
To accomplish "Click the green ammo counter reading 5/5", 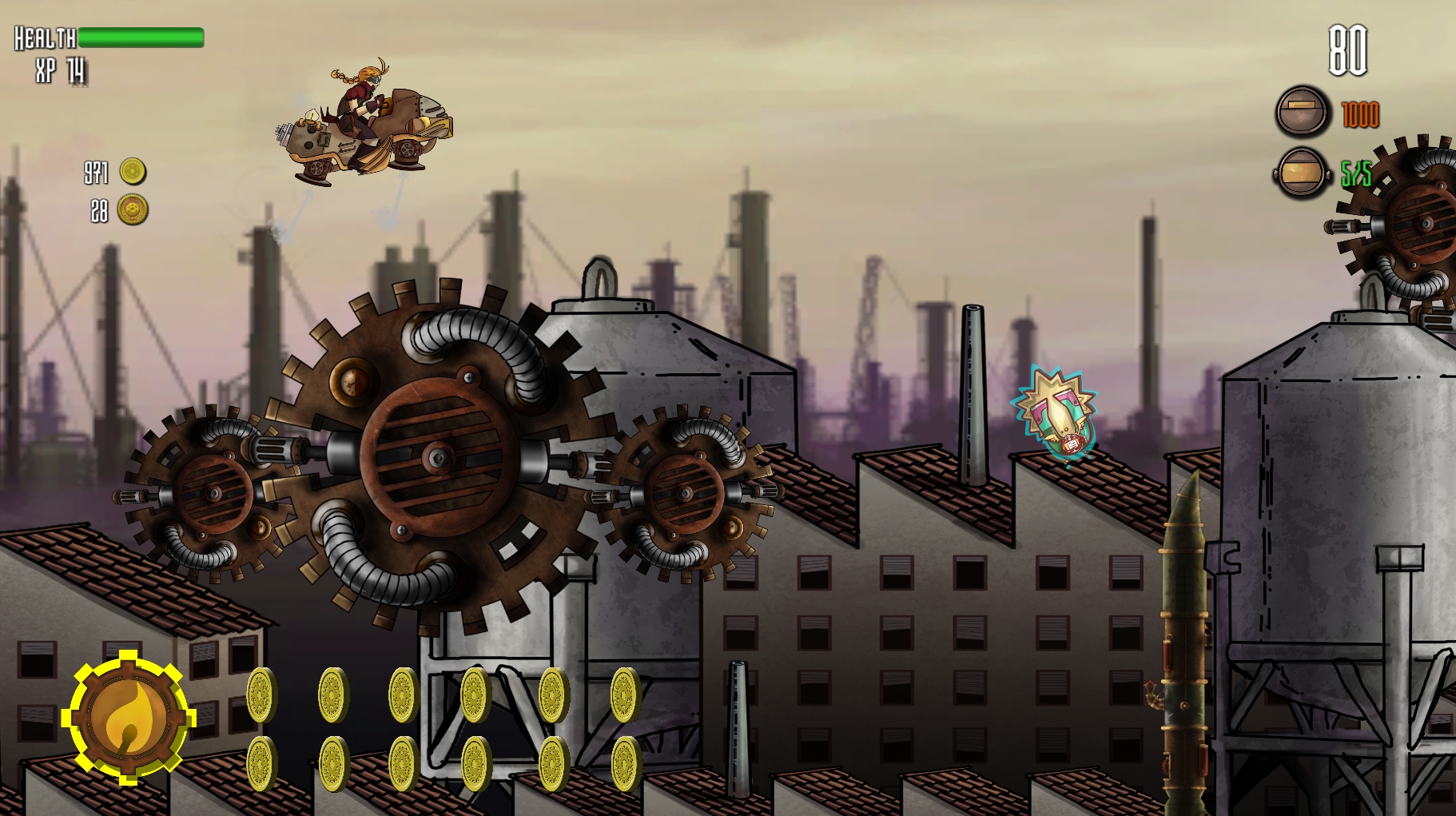I will point(1356,175).
